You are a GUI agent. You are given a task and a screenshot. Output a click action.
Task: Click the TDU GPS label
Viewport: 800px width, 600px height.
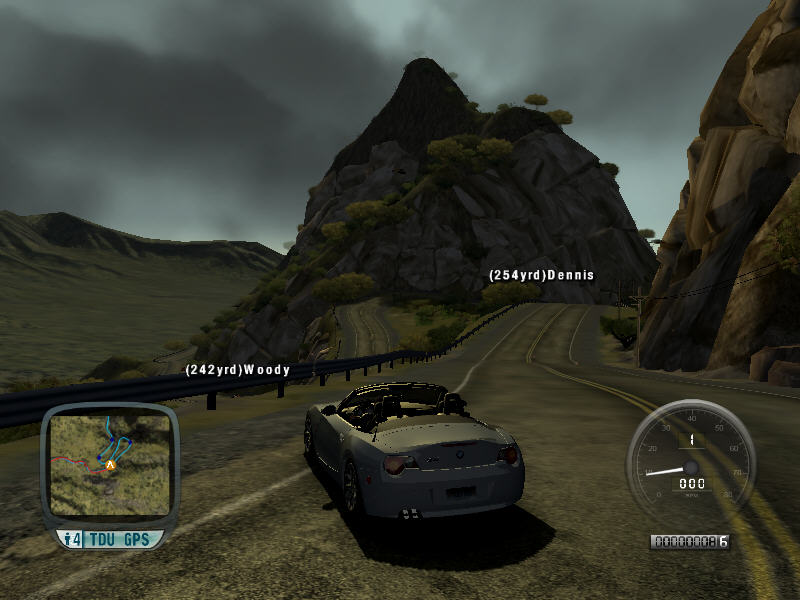[119, 540]
